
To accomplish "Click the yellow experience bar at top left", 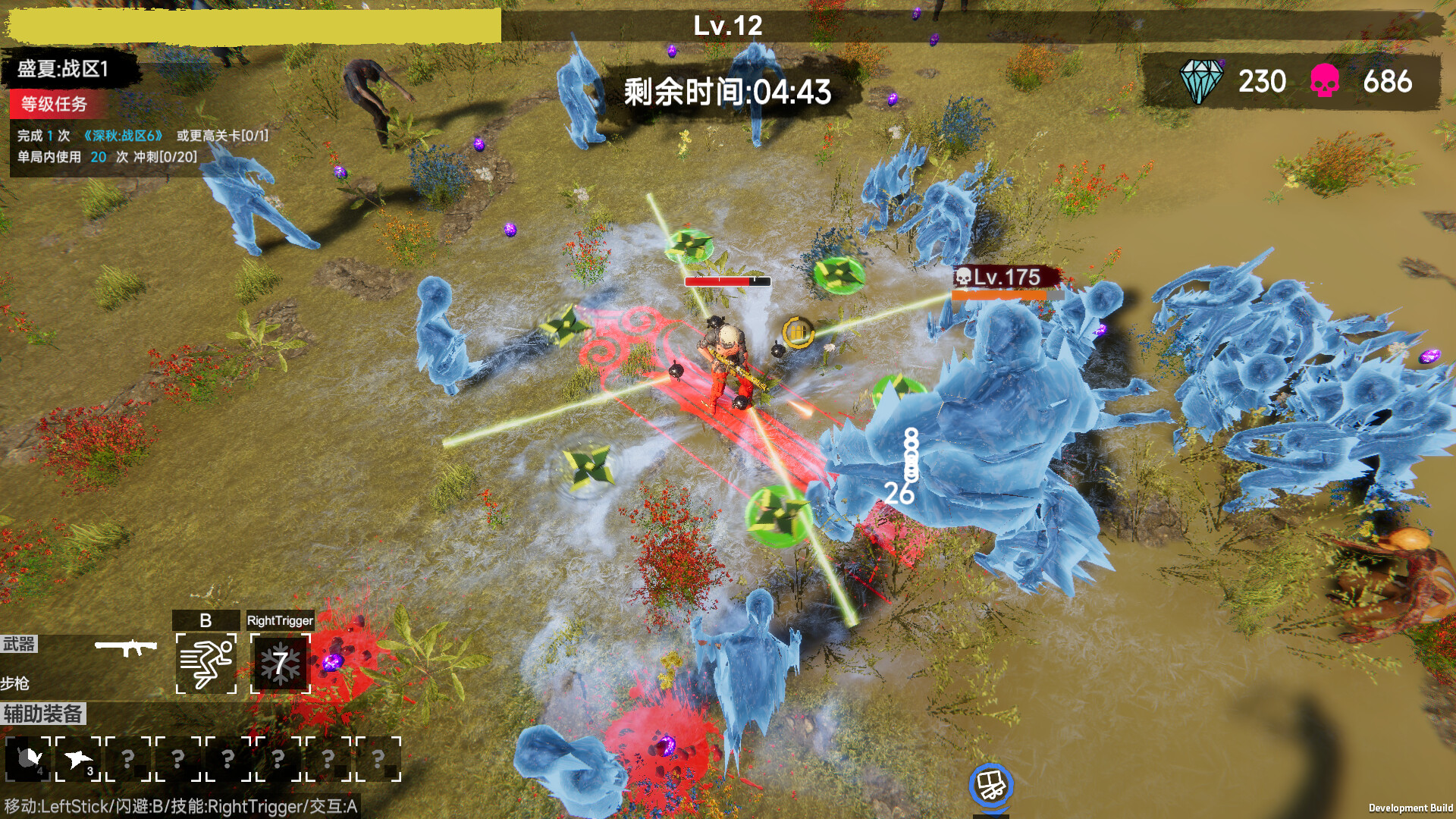I will tap(250, 23).
